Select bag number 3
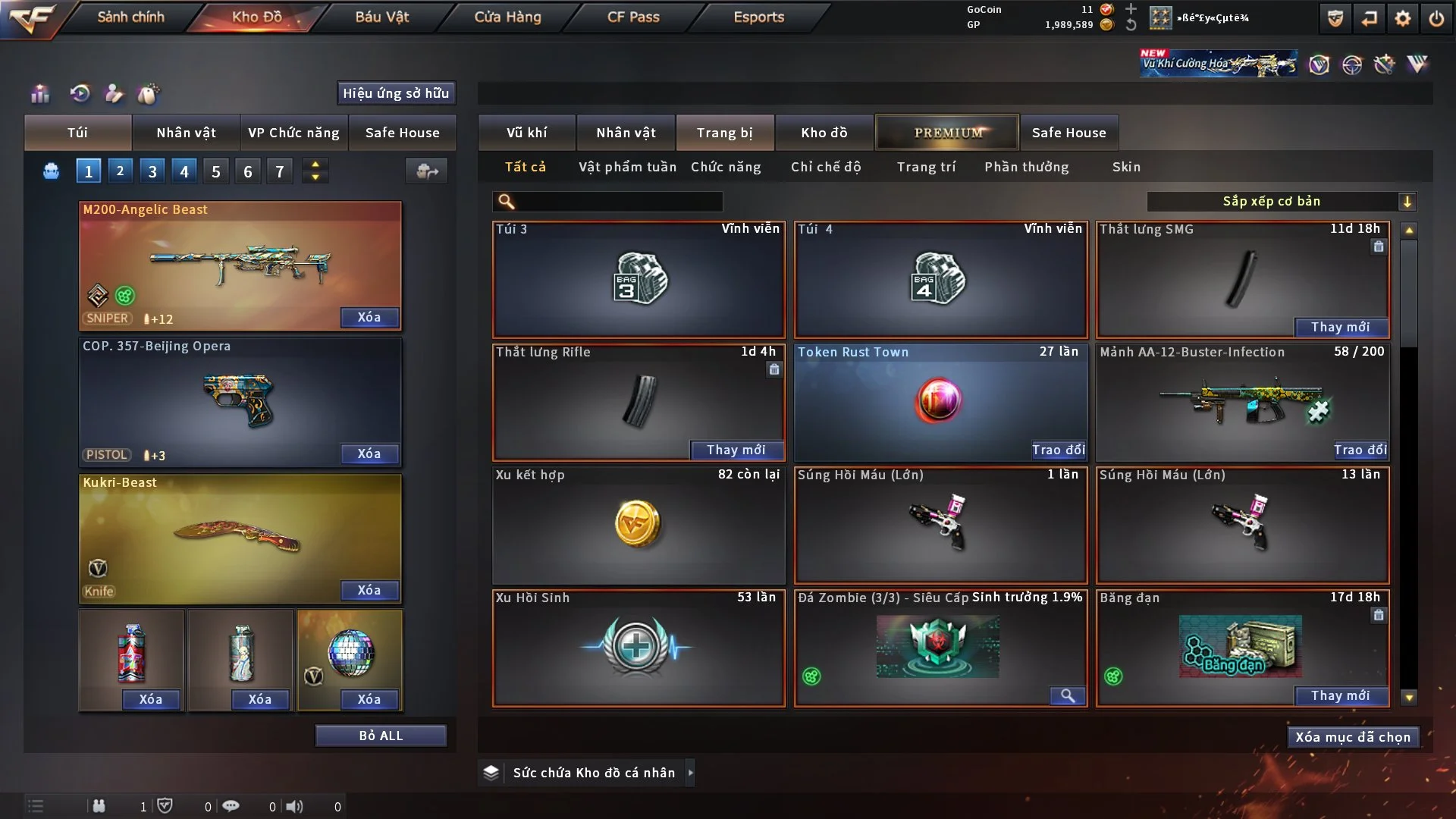 [152, 171]
